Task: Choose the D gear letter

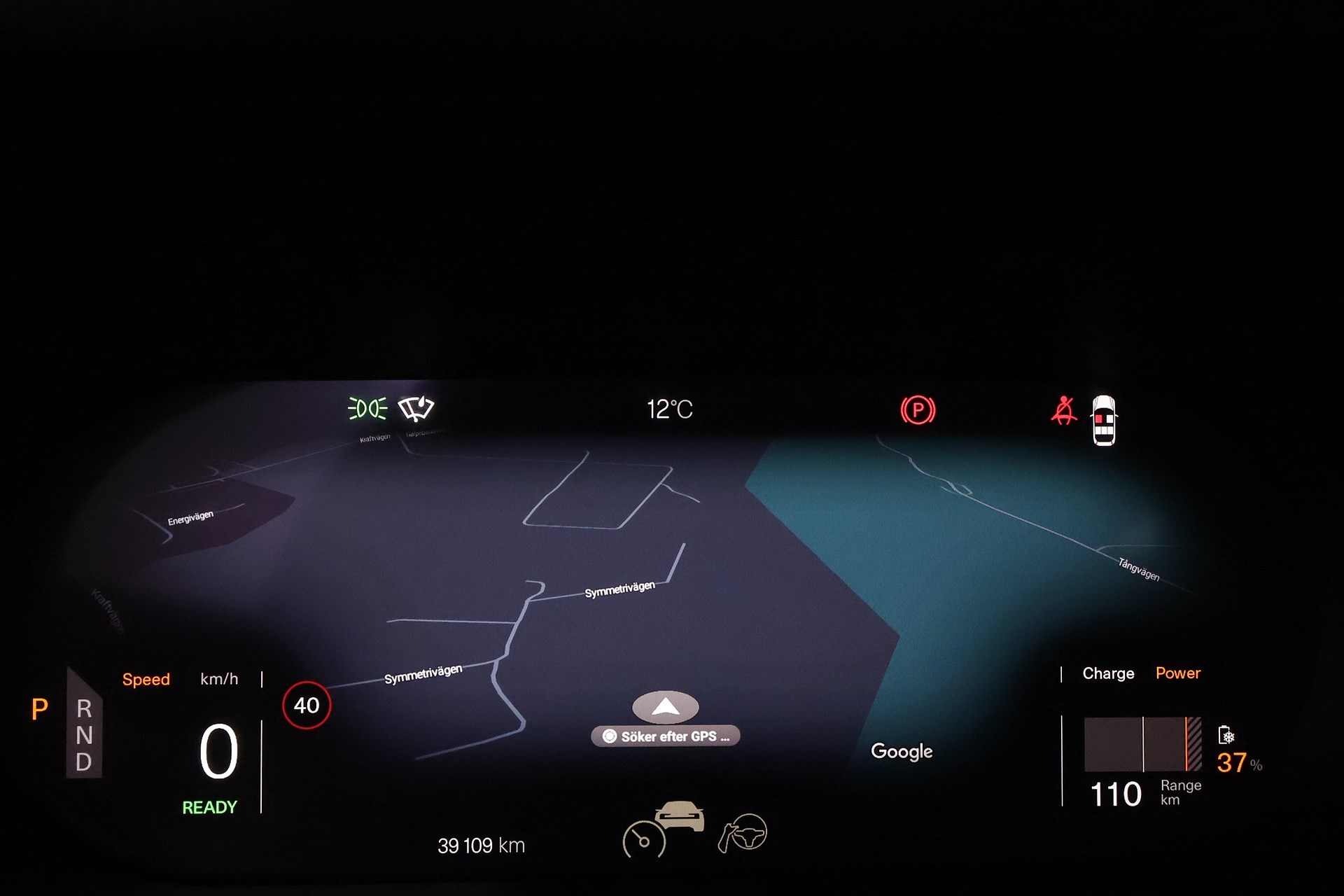Action: (x=84, y=762)
